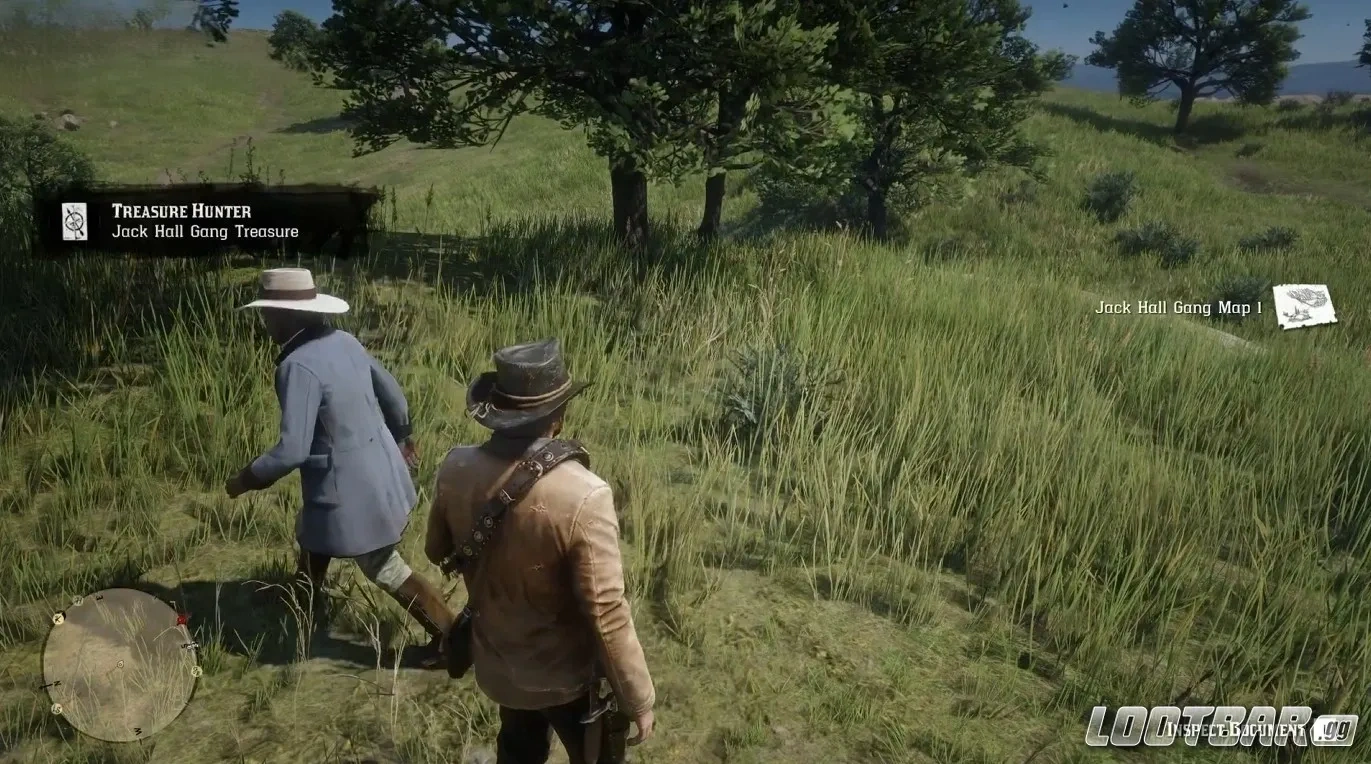The height and width of the screenshot is (764, 1371).
Task: Click the circular icon on minimap's upper-left rim
Action: click(x=77, y=599)
